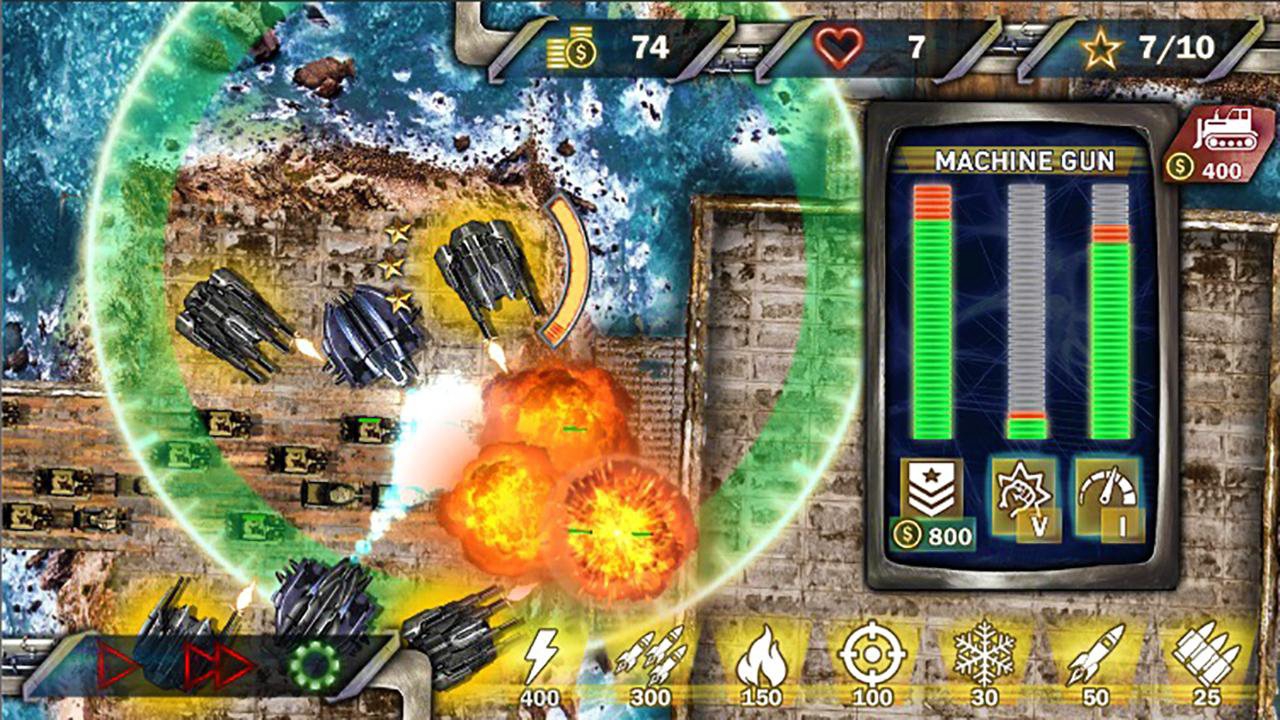
Task: Buy the 800 rank upgrade for Machine Gun
Action: pos(932,504)
